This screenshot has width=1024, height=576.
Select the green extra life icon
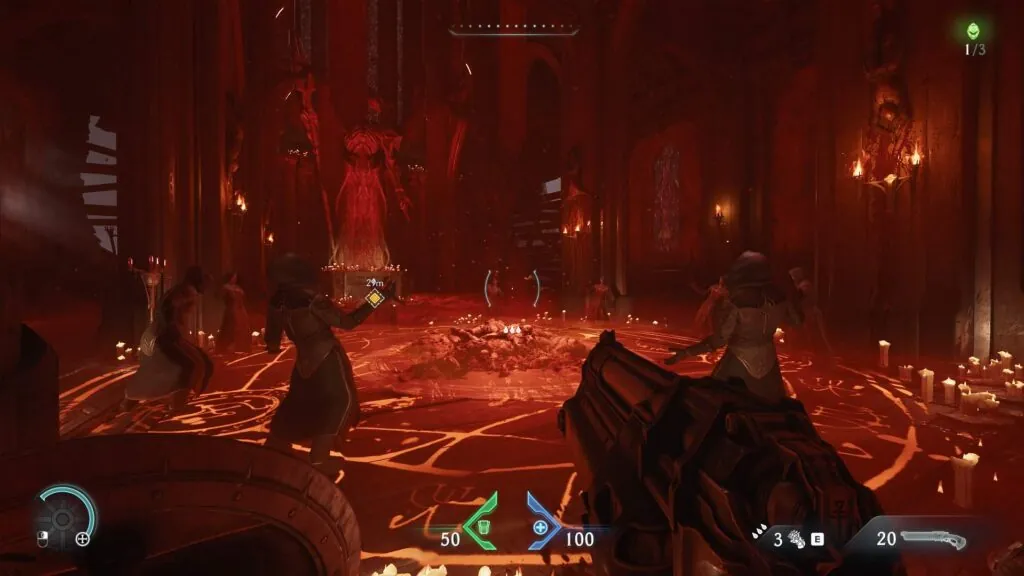click(973, 31)
